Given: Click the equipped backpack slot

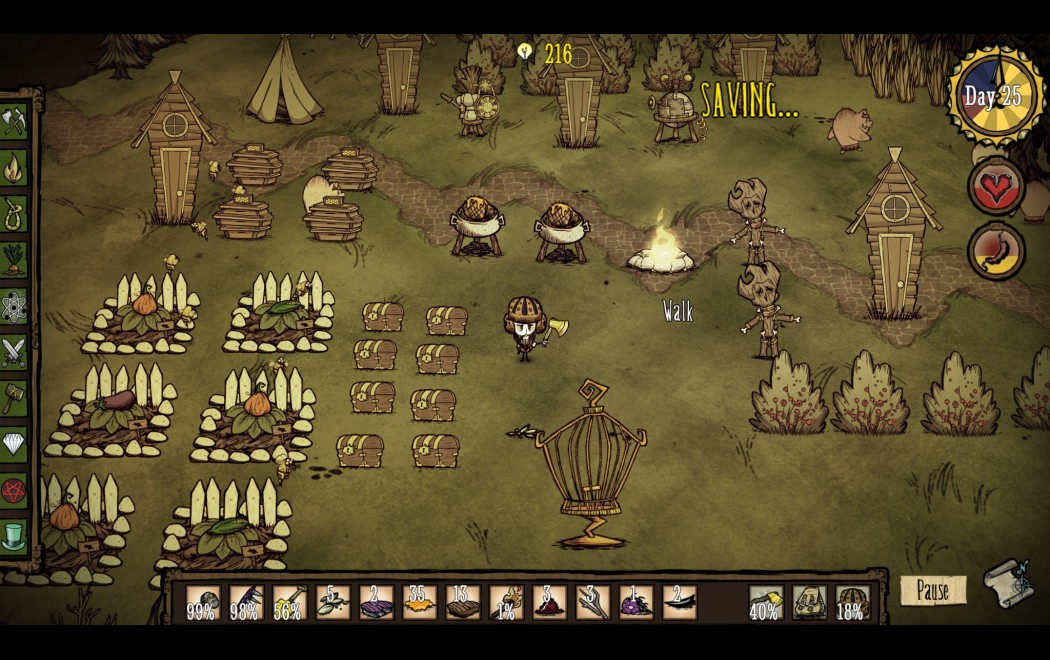Looking at the screenshot, I should pos(809,602).
